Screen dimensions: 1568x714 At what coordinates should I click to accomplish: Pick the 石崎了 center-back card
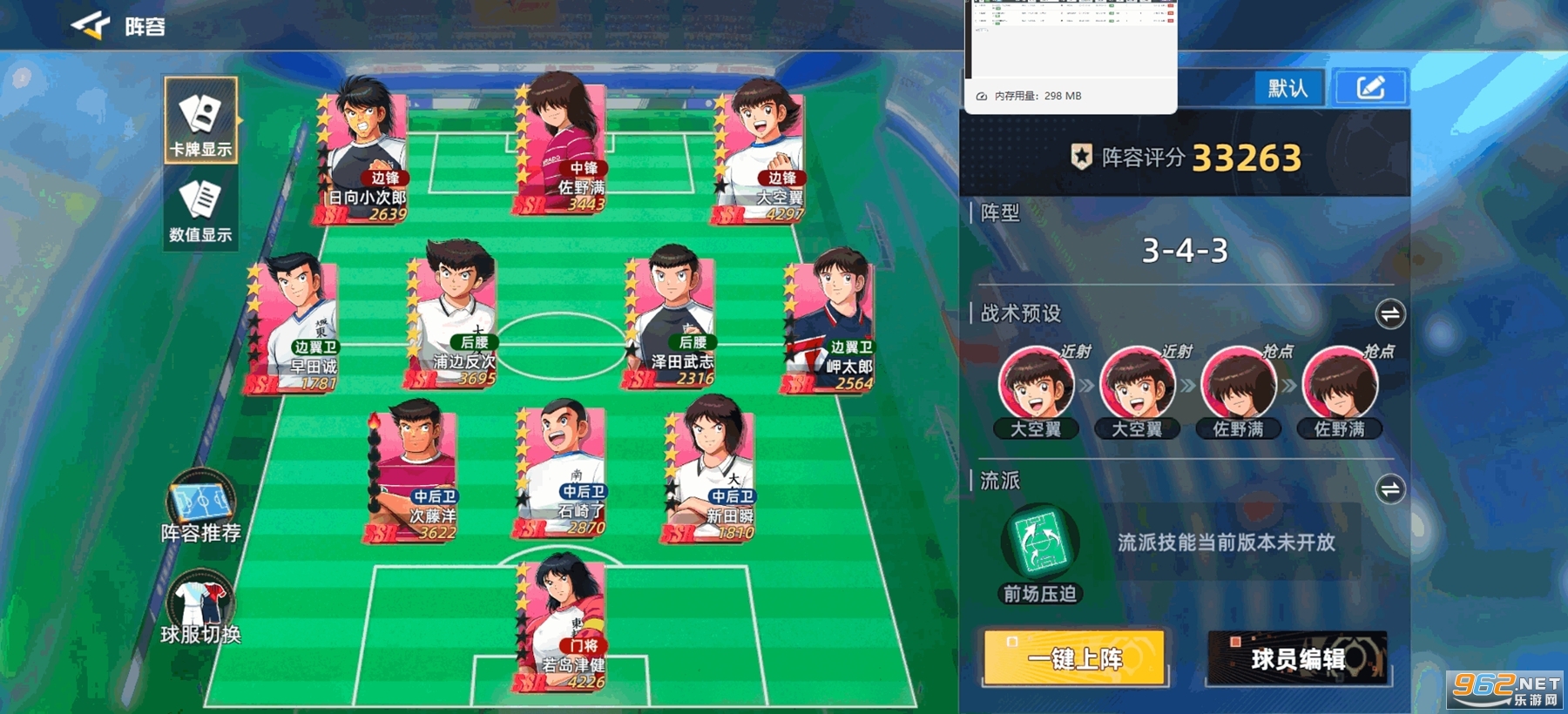click(563, 471)
